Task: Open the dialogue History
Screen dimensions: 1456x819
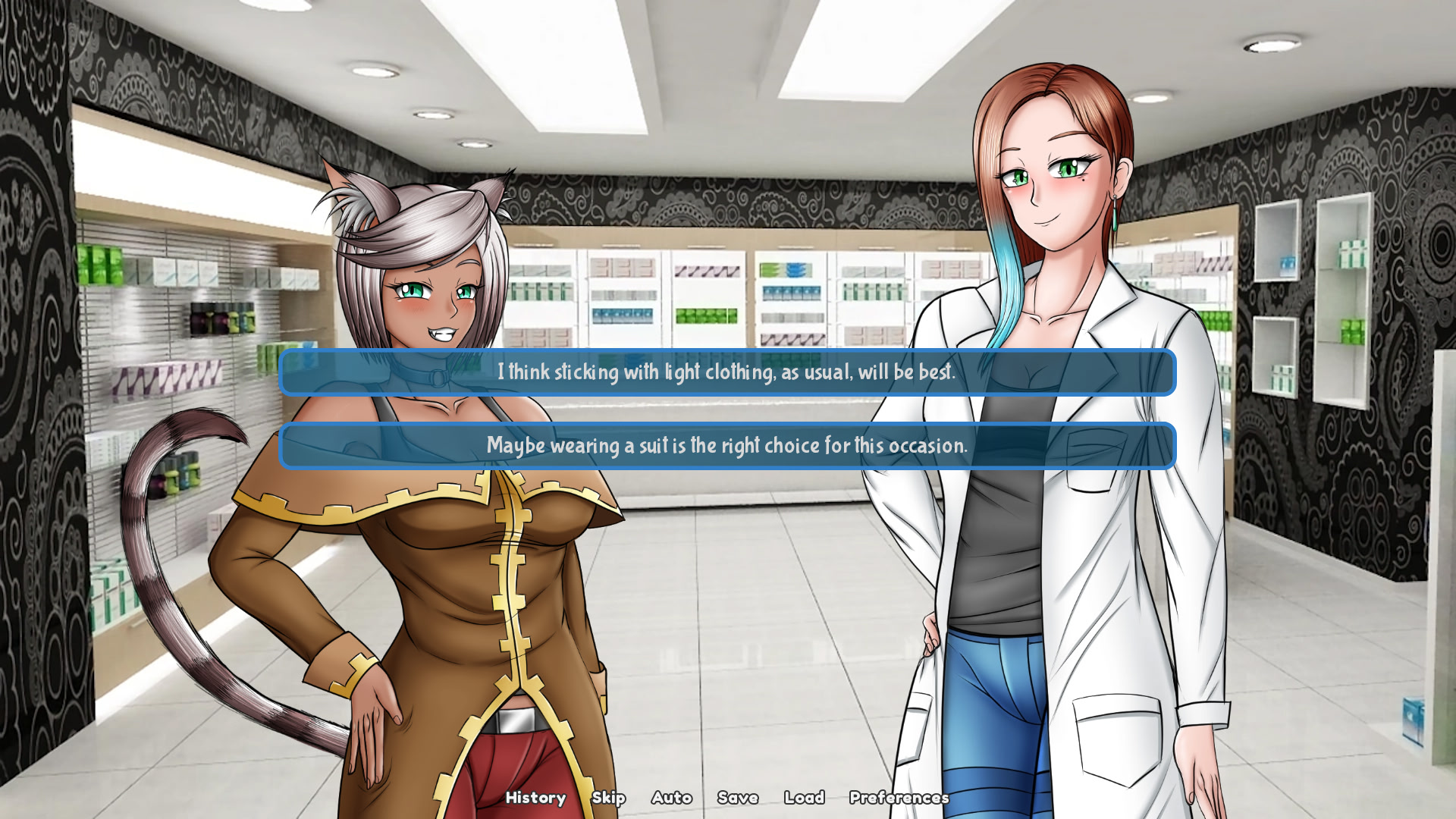Action: click(x=535, y=798)
